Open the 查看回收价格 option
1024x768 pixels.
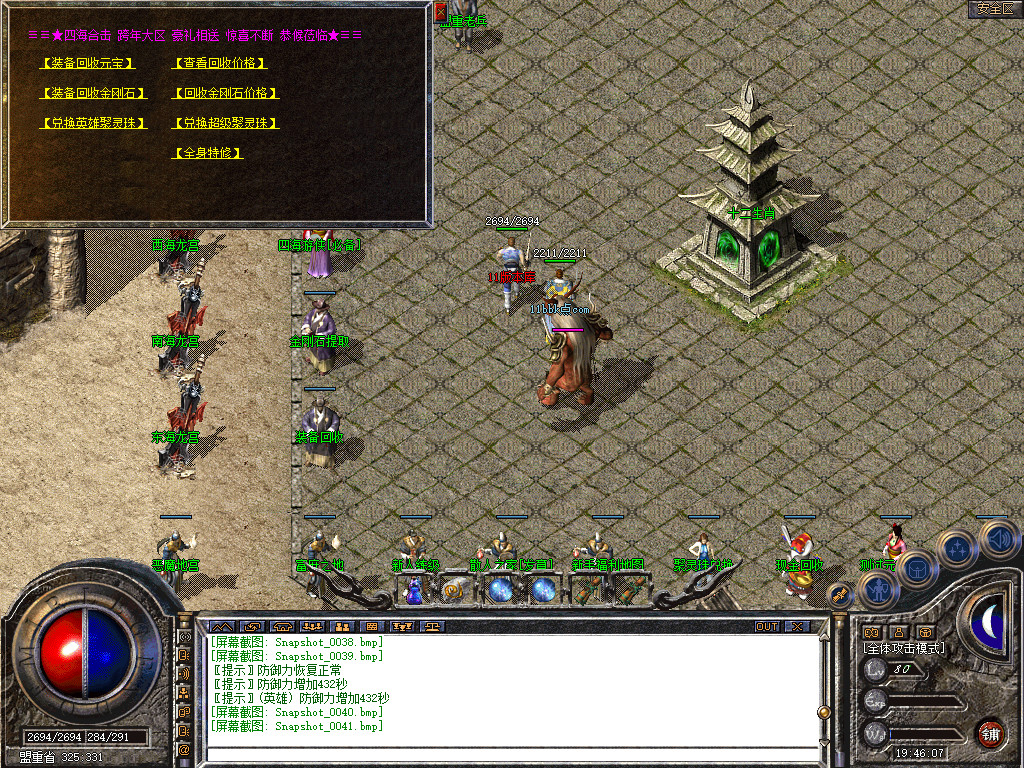220,63
